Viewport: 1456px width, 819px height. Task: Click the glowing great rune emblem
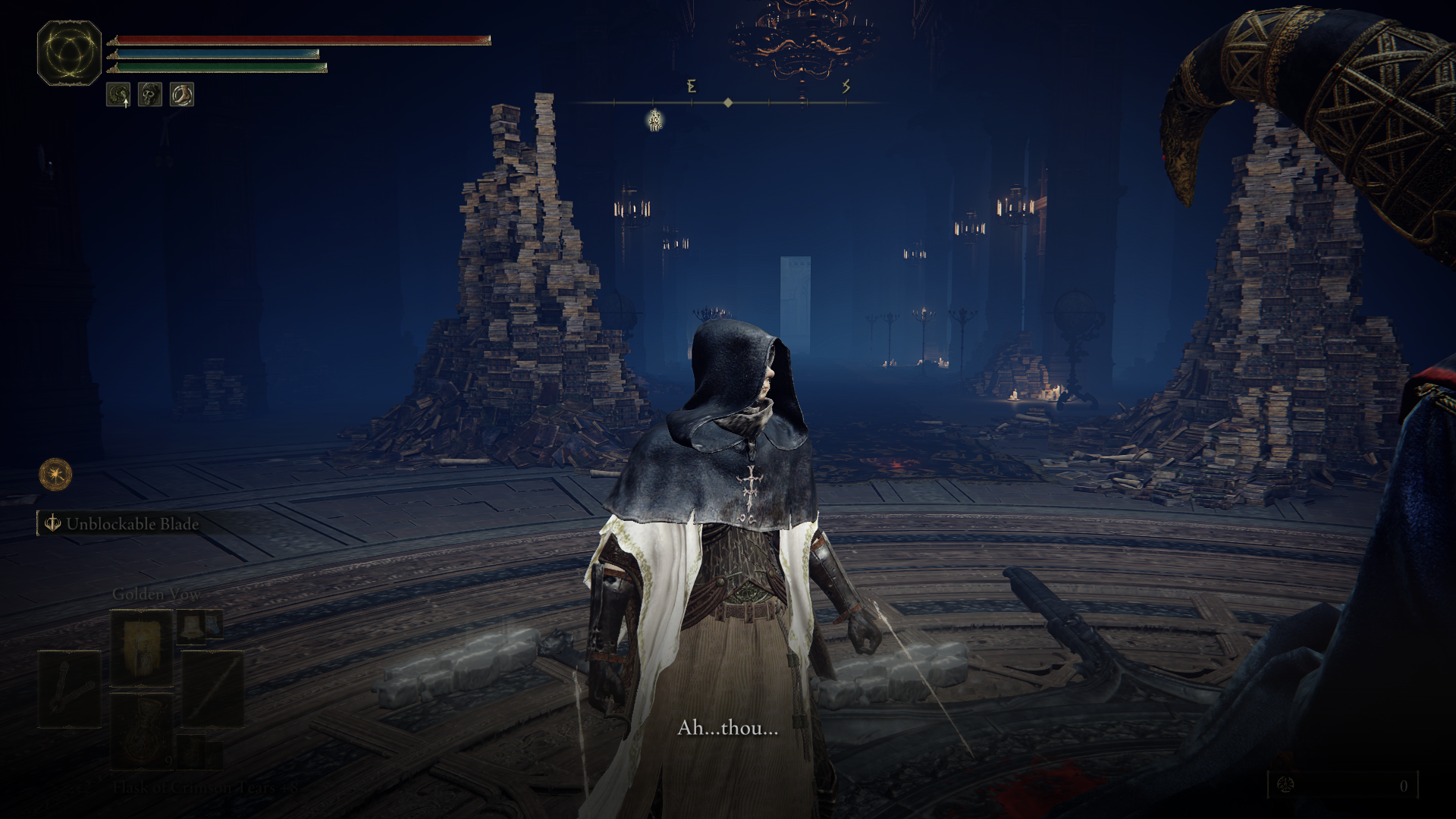(x=69, y=52)
